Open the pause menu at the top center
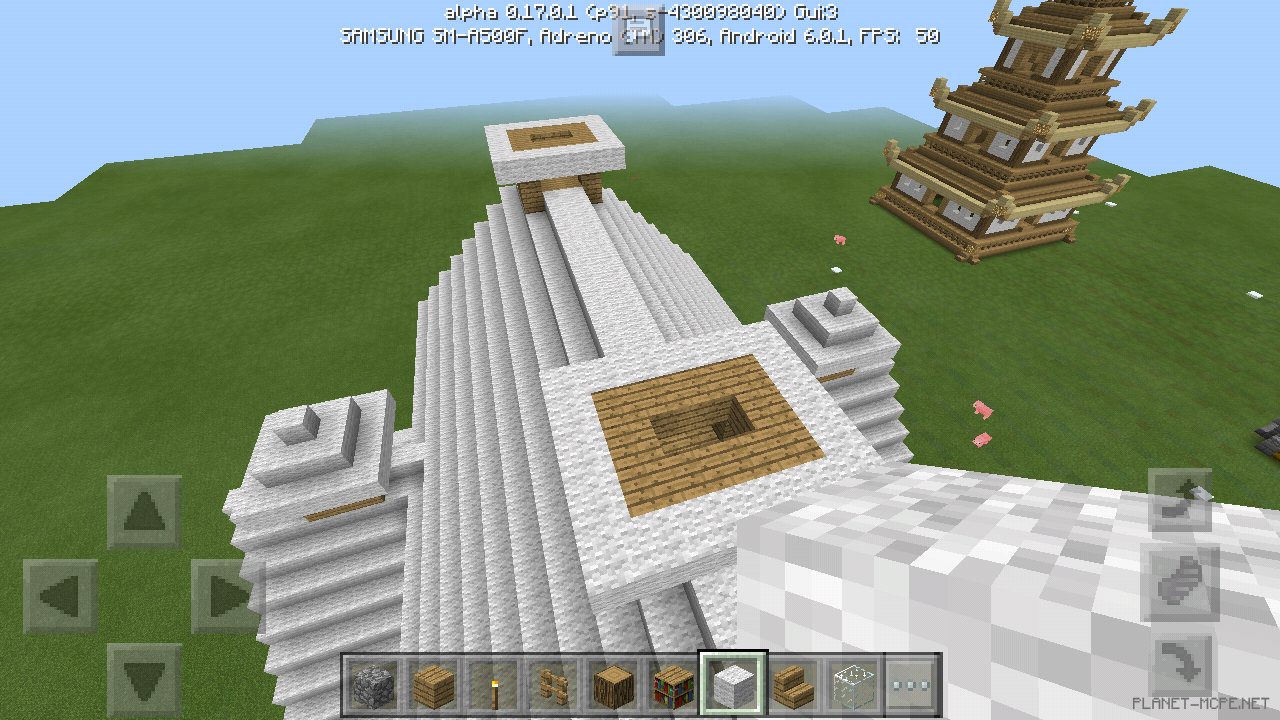1280x720 pixels. click(x=640, y=30)
